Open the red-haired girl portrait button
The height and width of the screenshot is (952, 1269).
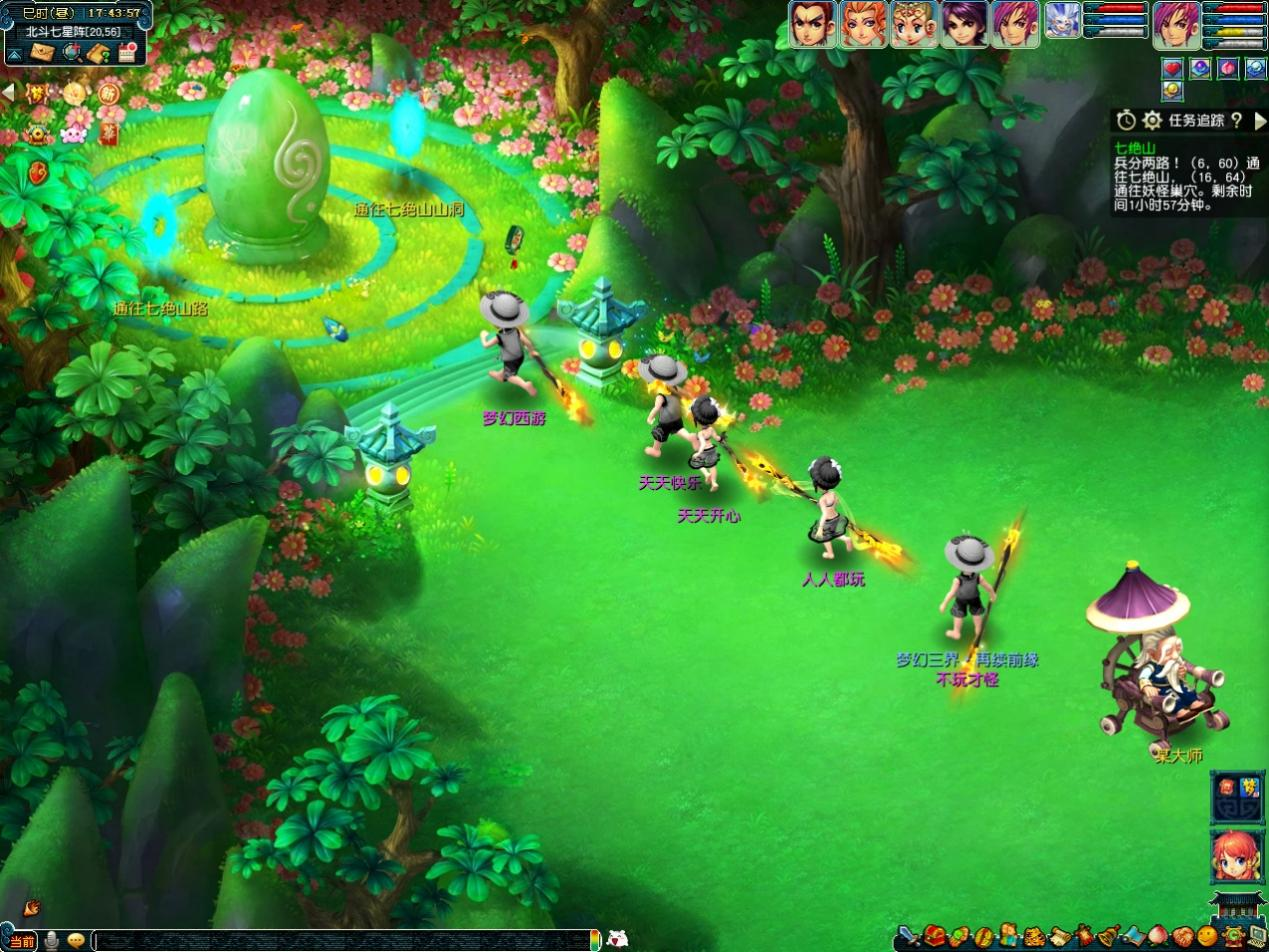tap(1236, 857)
